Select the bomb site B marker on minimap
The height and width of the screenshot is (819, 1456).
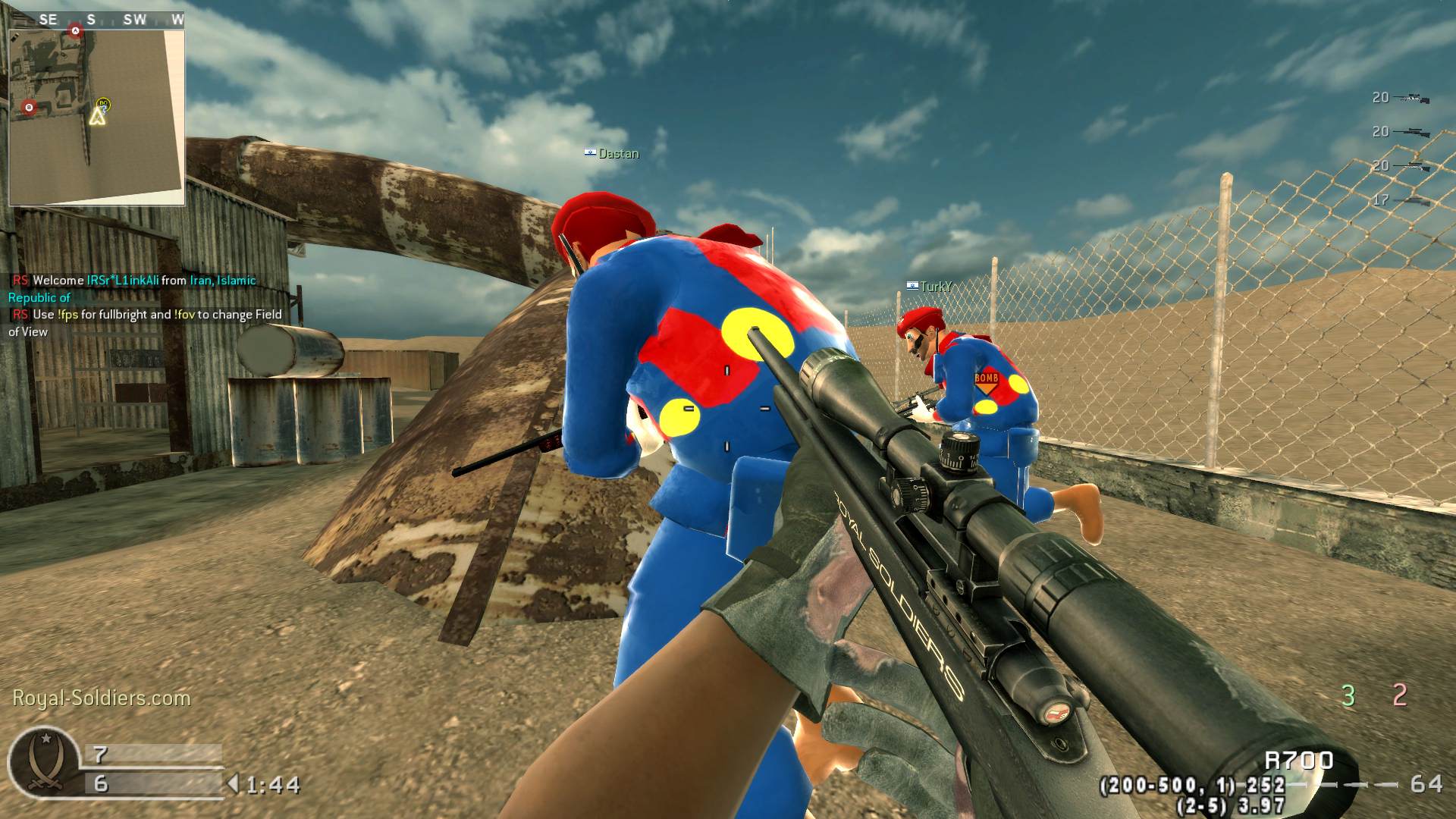click(x=30, y=108)
